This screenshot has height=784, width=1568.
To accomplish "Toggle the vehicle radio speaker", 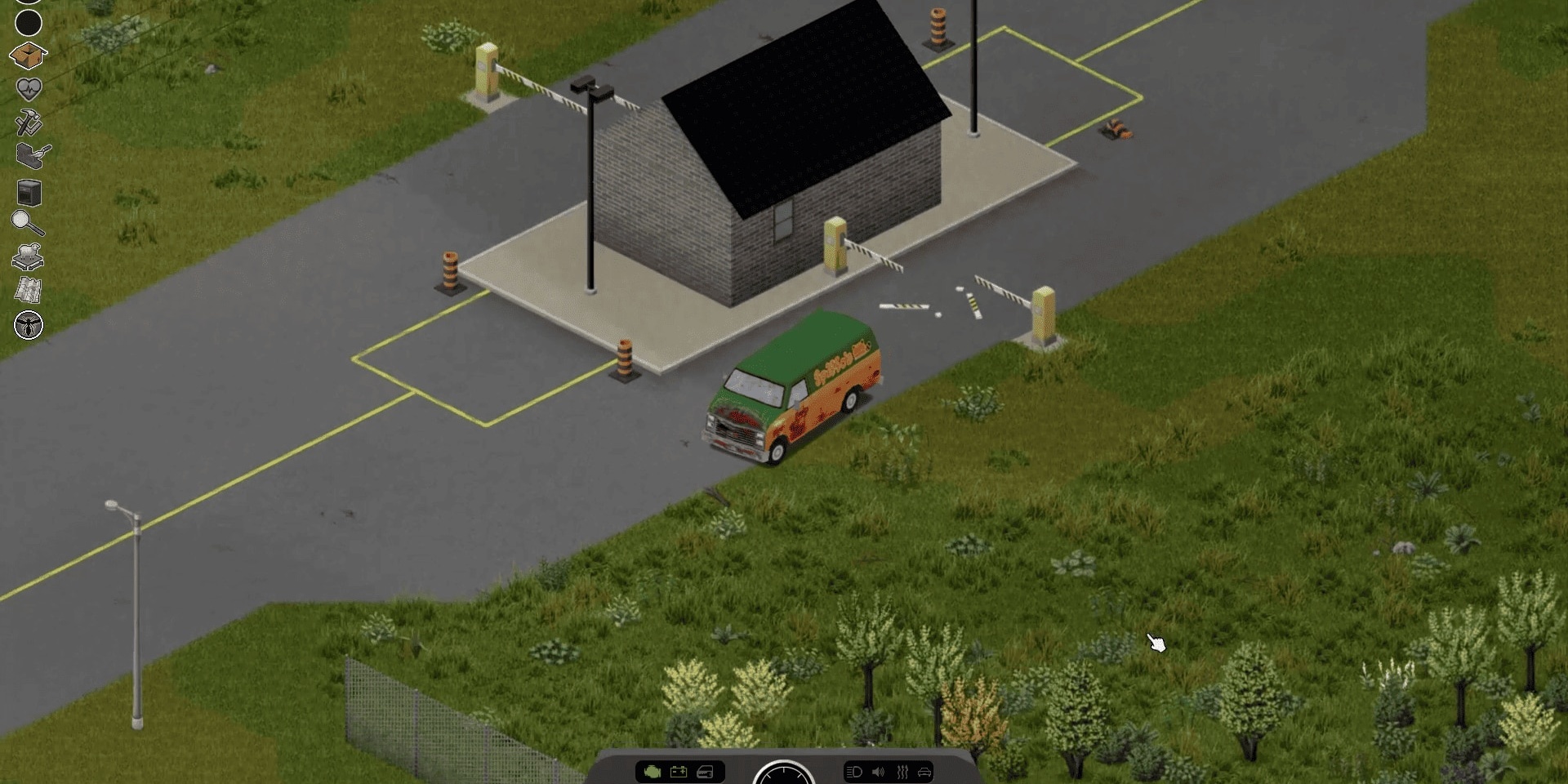I will point(876,772).
